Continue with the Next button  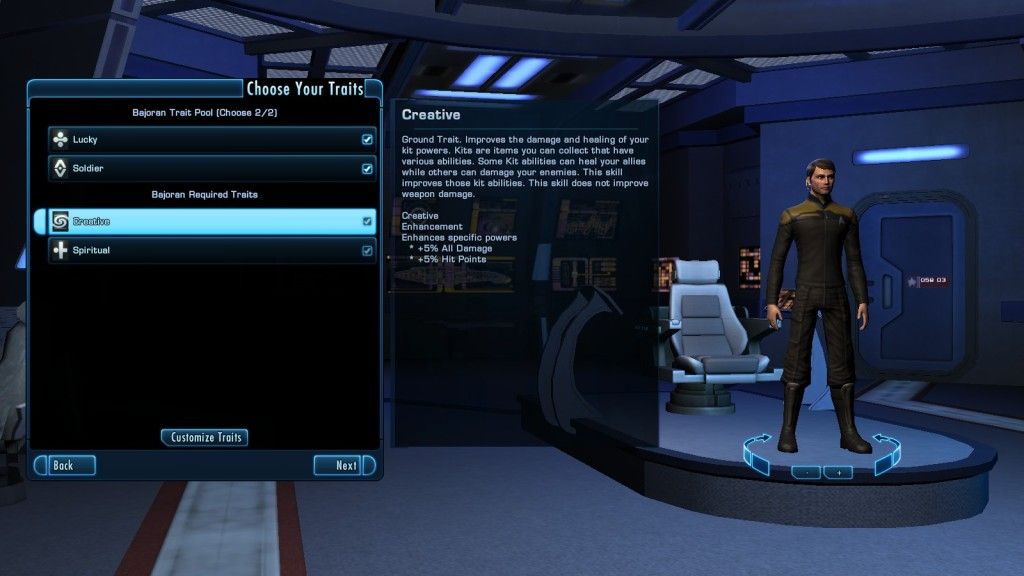click(x=343, y=465)
